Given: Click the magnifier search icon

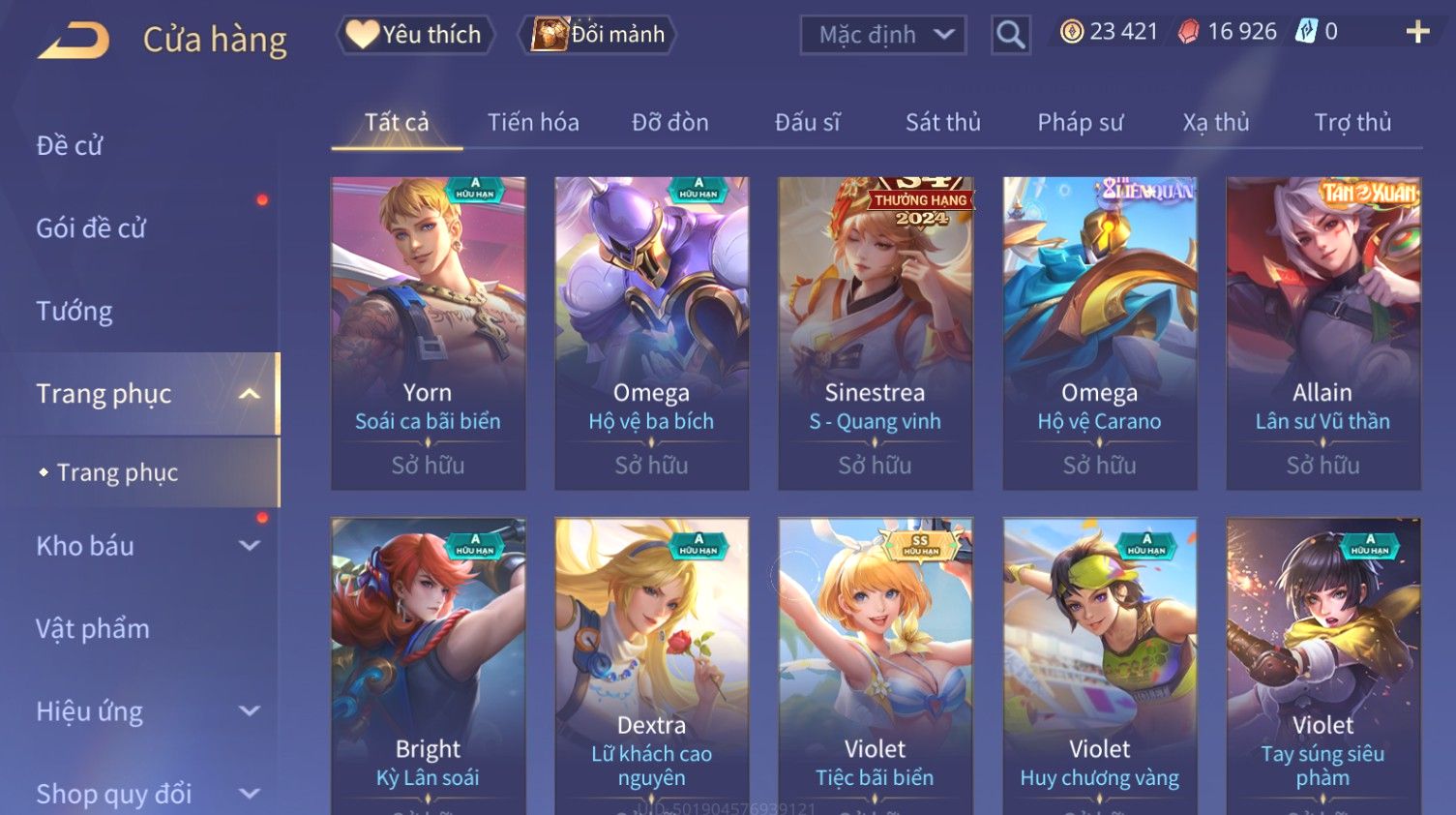Looking at the screenshot, I should pyautogui.click(x=1010, y=35).
